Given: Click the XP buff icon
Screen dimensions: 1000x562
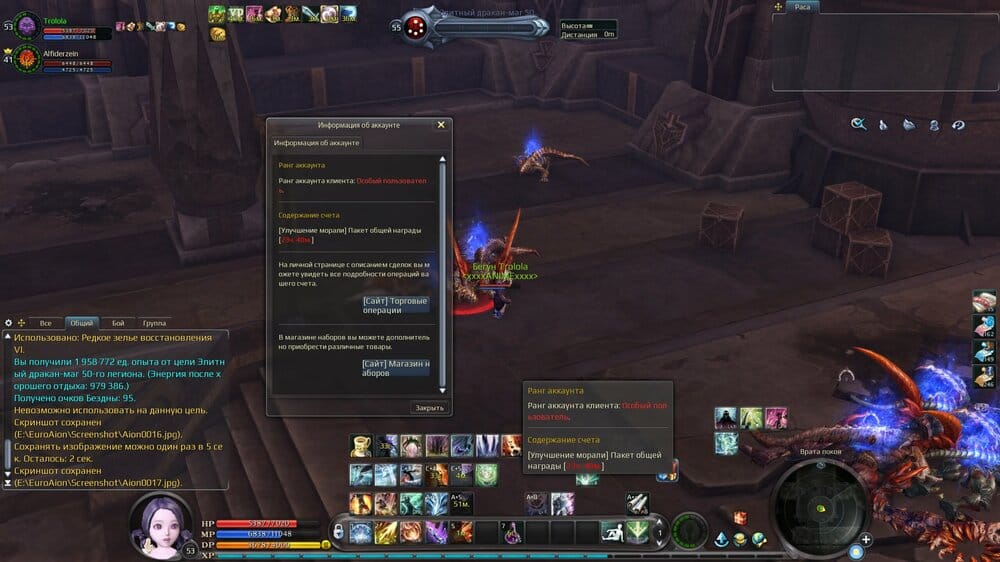Looking at the screenshot, I should [236, 14].
